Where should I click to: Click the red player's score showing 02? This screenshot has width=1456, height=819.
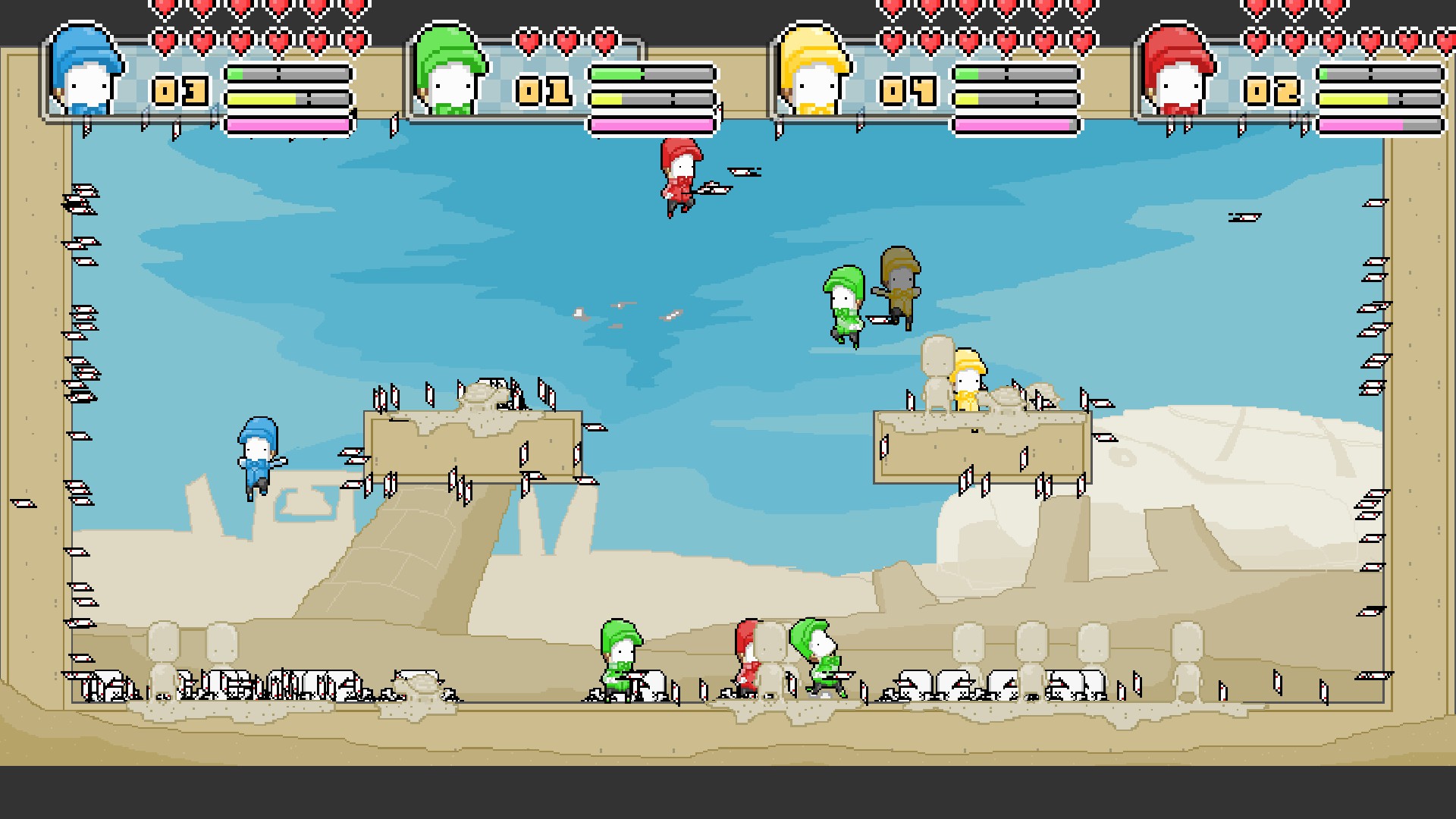[x=1271, y=91]
